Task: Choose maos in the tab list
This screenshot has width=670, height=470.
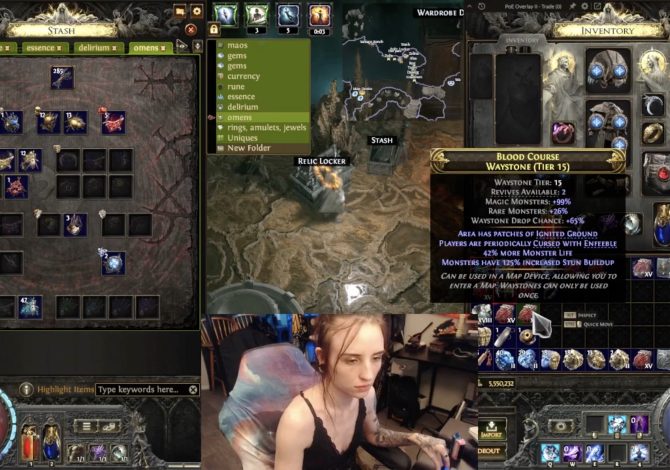Action: pyautogui.click(x=237, y=46)
